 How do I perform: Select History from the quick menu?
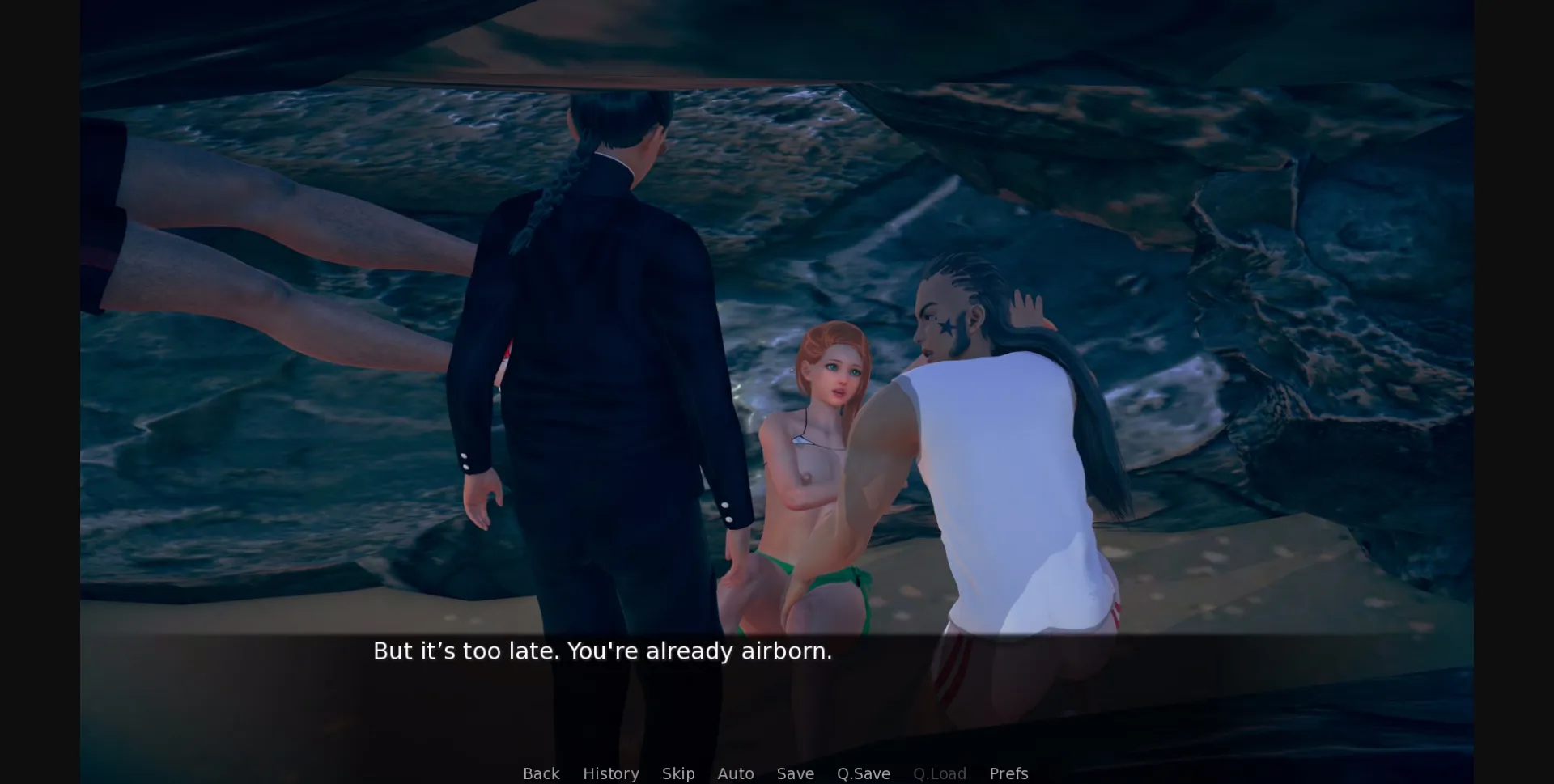coord(610,773)
